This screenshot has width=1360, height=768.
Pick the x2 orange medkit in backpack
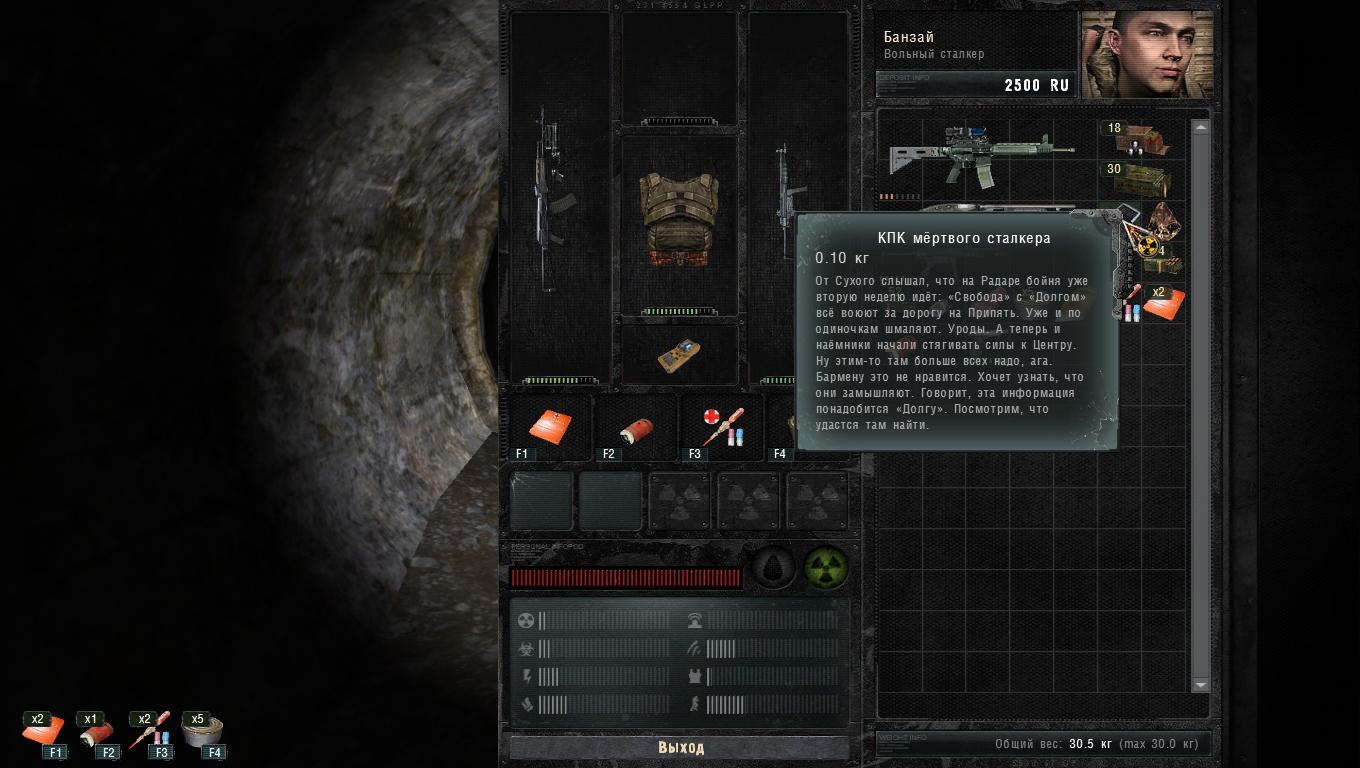[1164, 304]
